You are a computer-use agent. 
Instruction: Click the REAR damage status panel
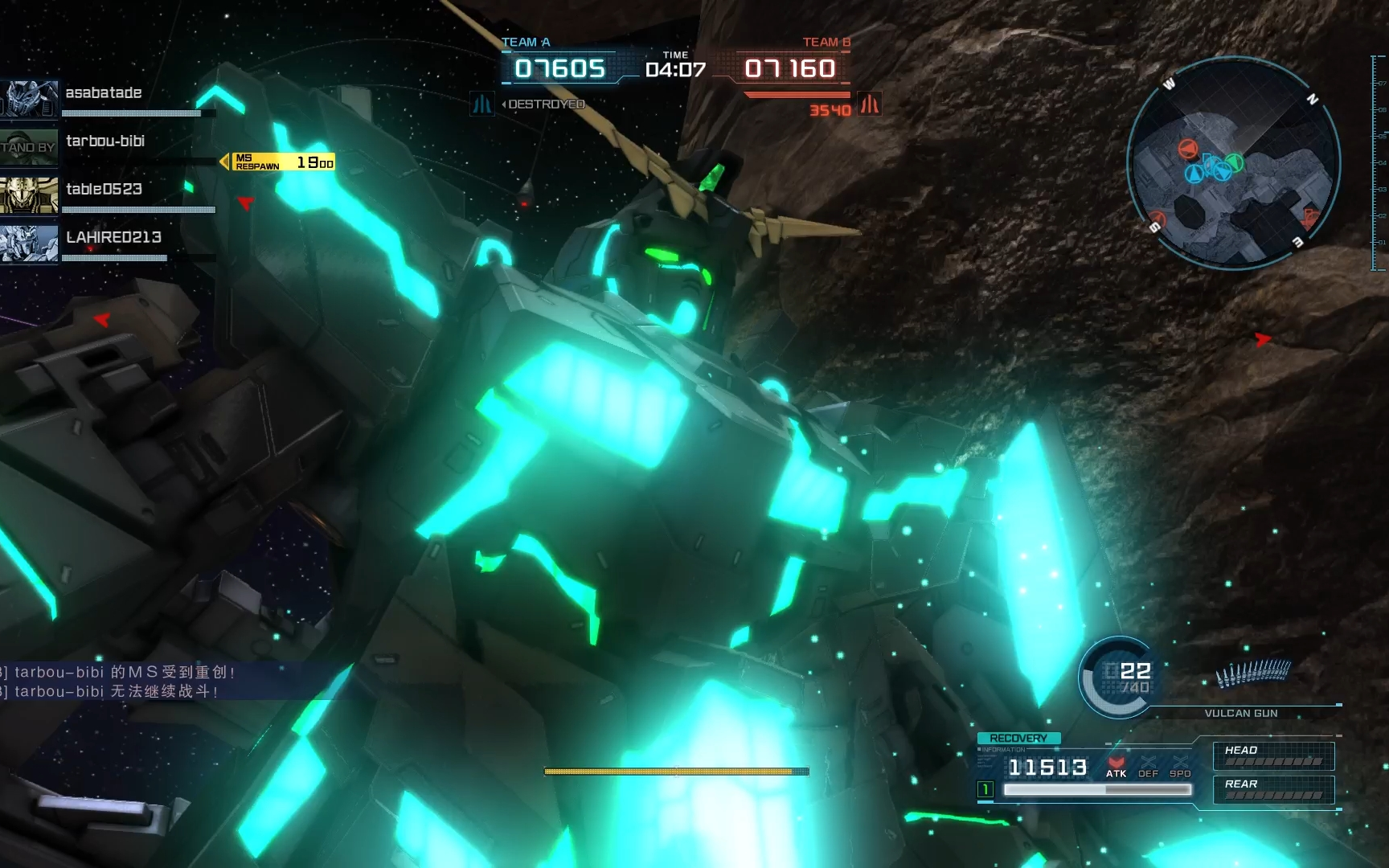pyautogui.click(x=1273, y=789)
